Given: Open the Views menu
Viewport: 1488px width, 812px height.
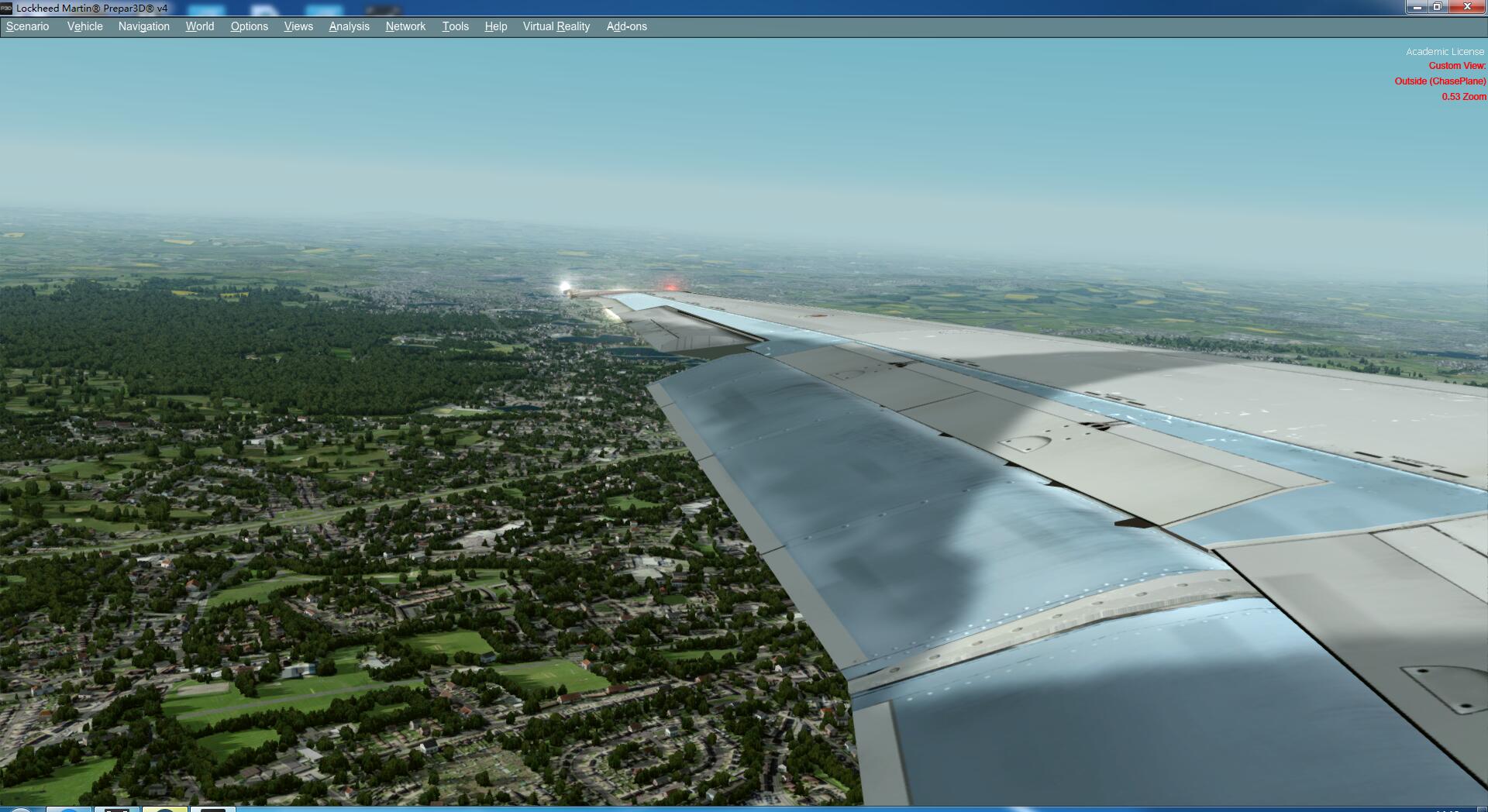Looking at the screenshot, I should pyautogui.click(x=298, y=26).
